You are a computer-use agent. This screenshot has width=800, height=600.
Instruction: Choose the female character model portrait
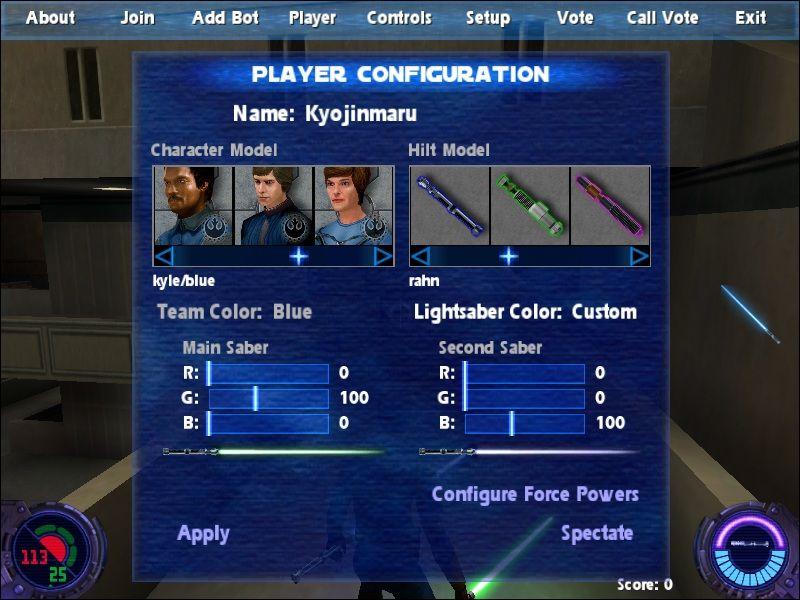tap(354, 205)
